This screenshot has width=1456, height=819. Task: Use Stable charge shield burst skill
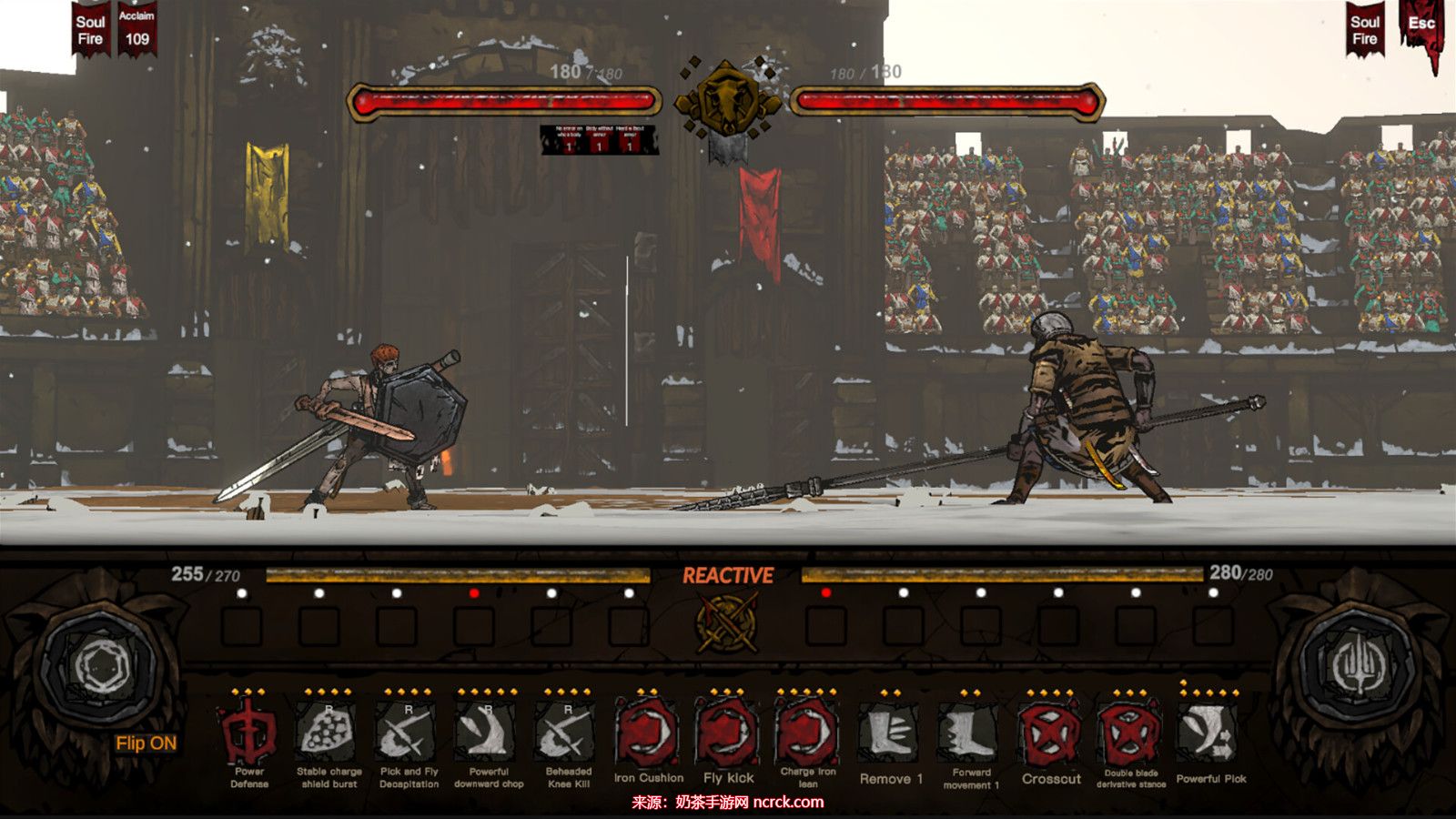tap(329, 732)
